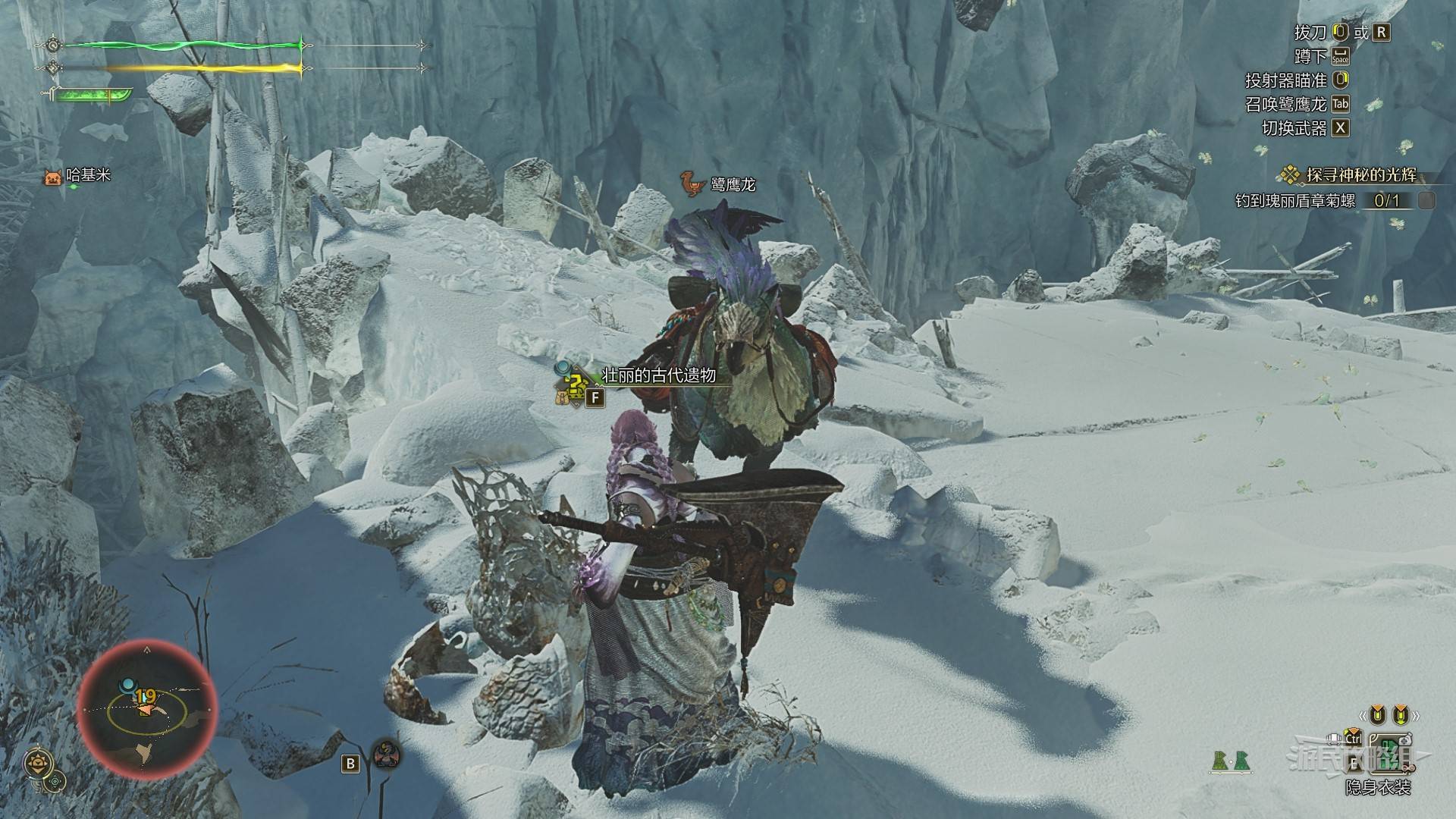Select the Palico 哈基米 name tag
Screen dimensions: 1456x819
click(x=78, y=176)
